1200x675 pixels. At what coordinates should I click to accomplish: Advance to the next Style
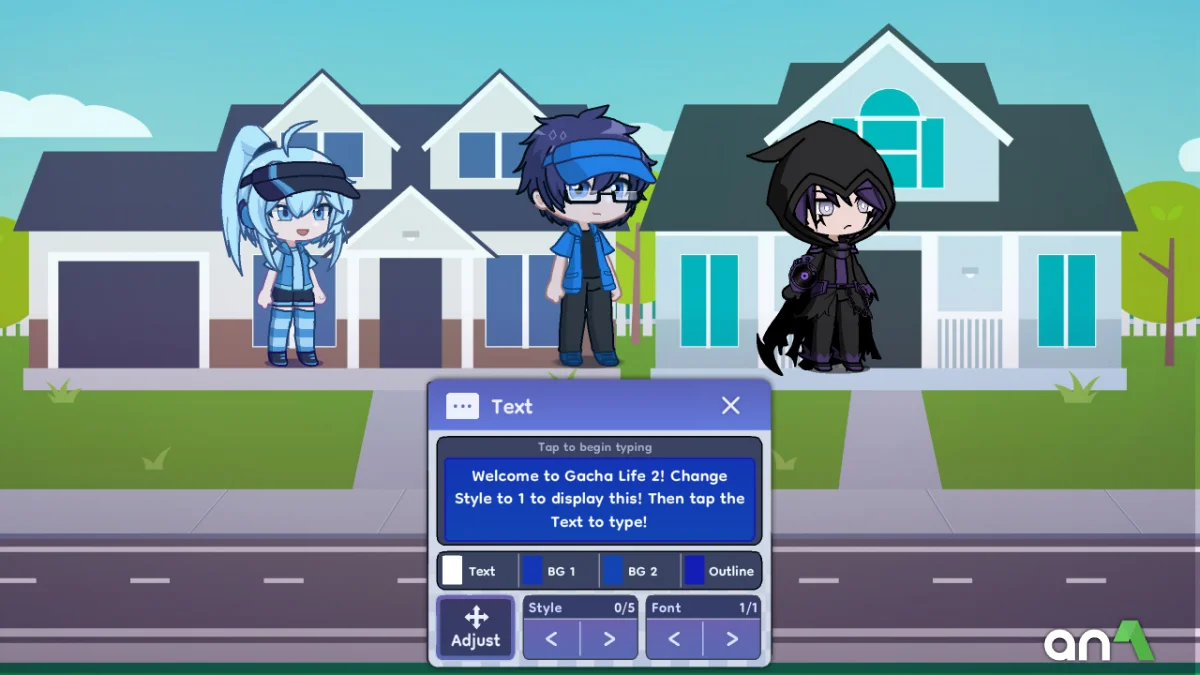[x=609, y=639]
